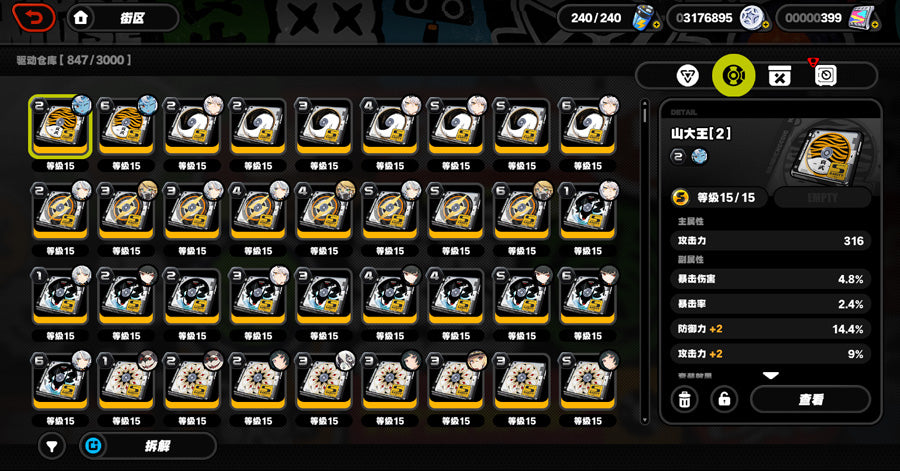
Task: Open the disc filter funnel
Action: 53,445
